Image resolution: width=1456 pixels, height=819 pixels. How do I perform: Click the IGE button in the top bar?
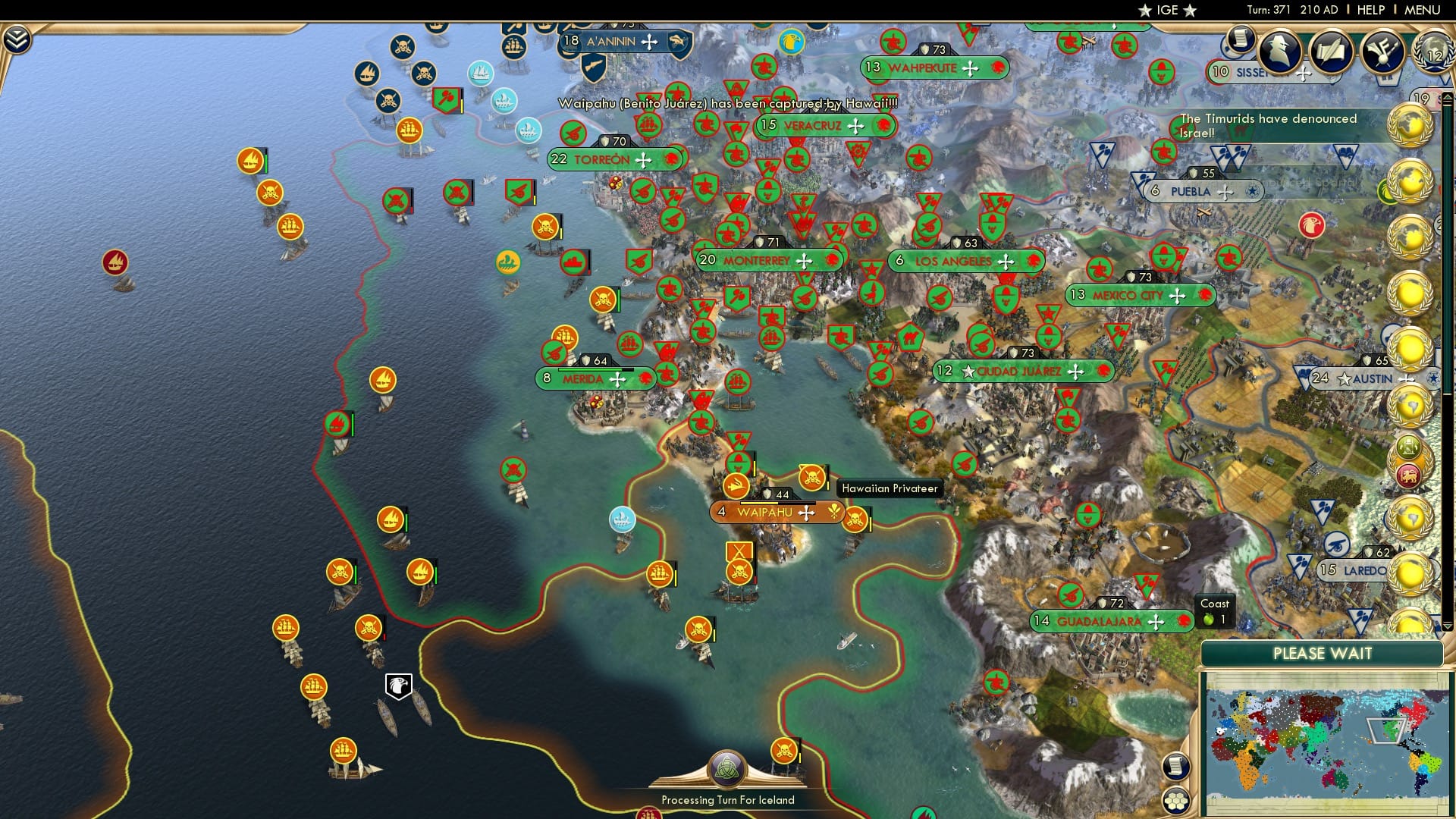1169,11
